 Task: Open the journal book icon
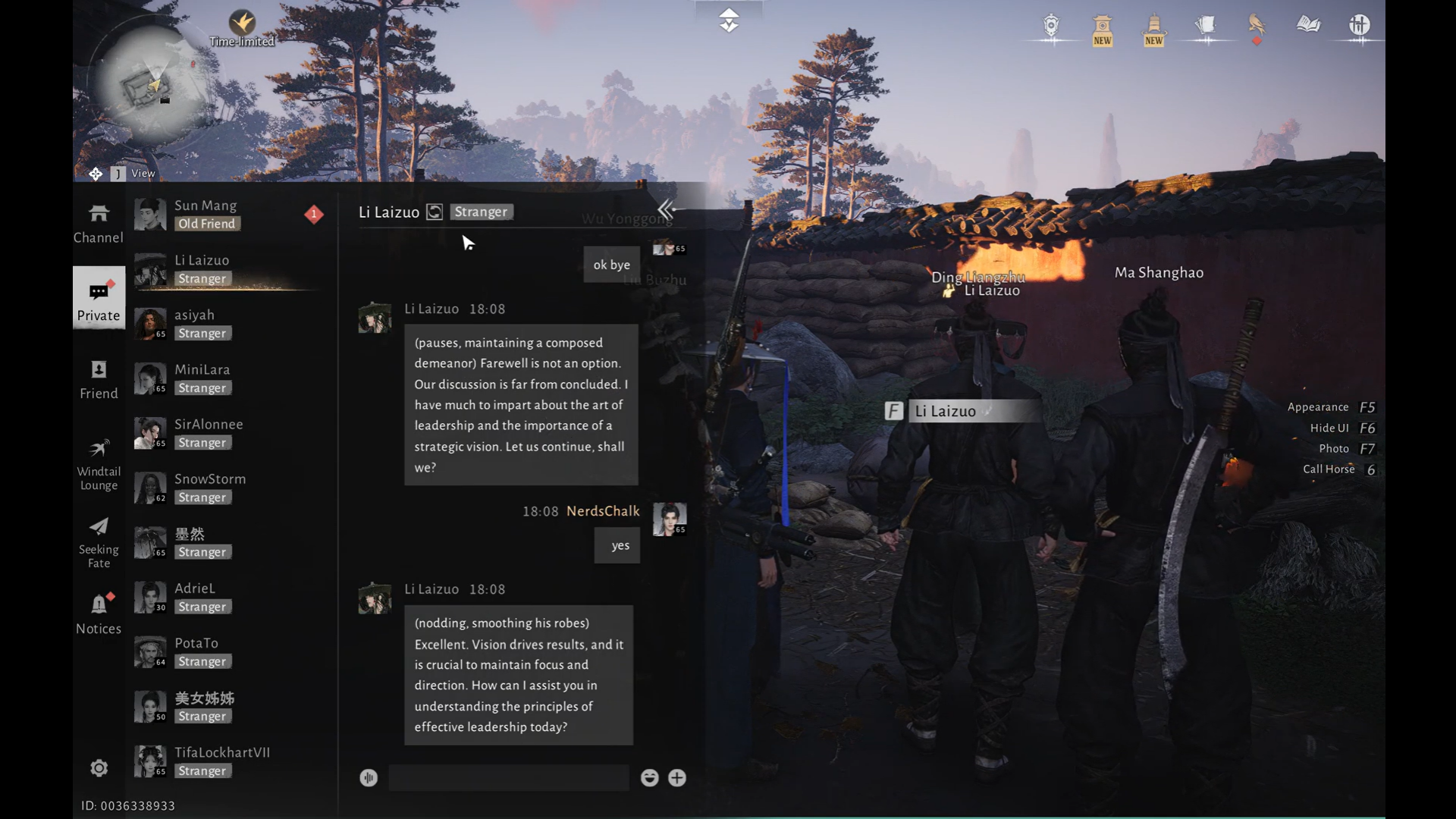(x=1308, y=25)
